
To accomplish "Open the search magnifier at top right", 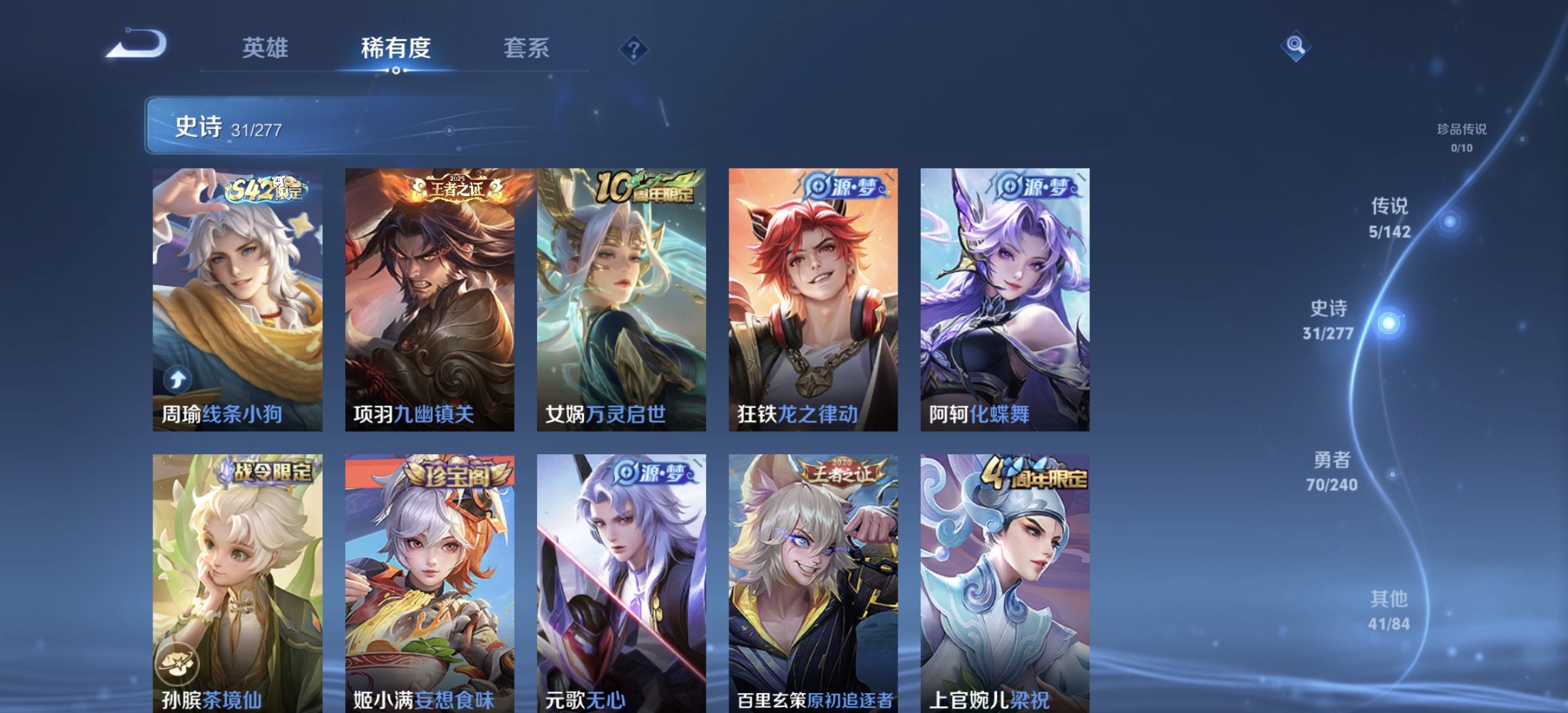I will pos(1295,45).
